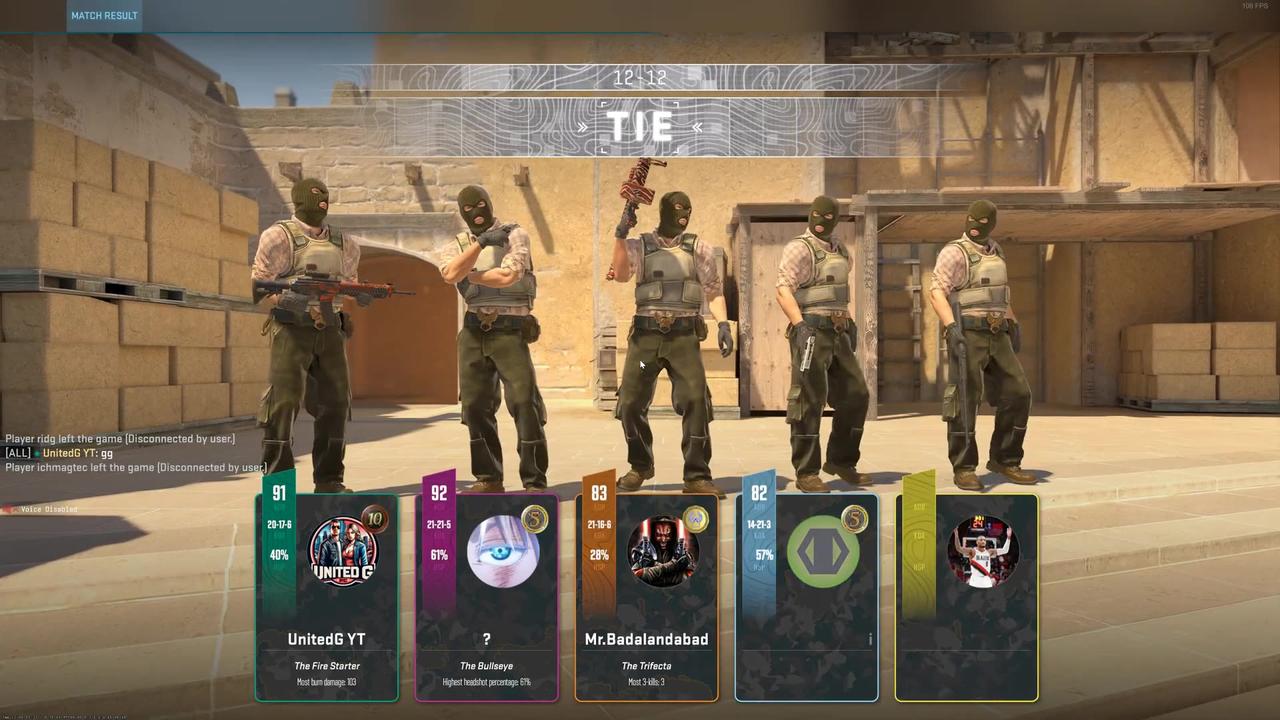Screen dimensions: 1280x720
Task: Click the 5-year coin on the fourth player card
Action: coord(855,521)
